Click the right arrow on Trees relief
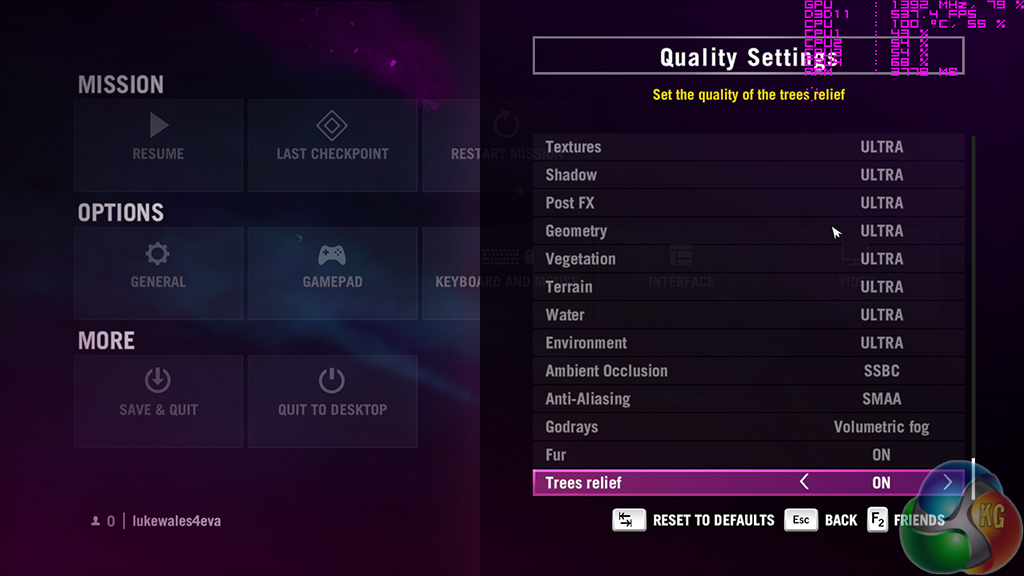The width and height of the screenshot is (1024, 576). click(x=947, y=483)
